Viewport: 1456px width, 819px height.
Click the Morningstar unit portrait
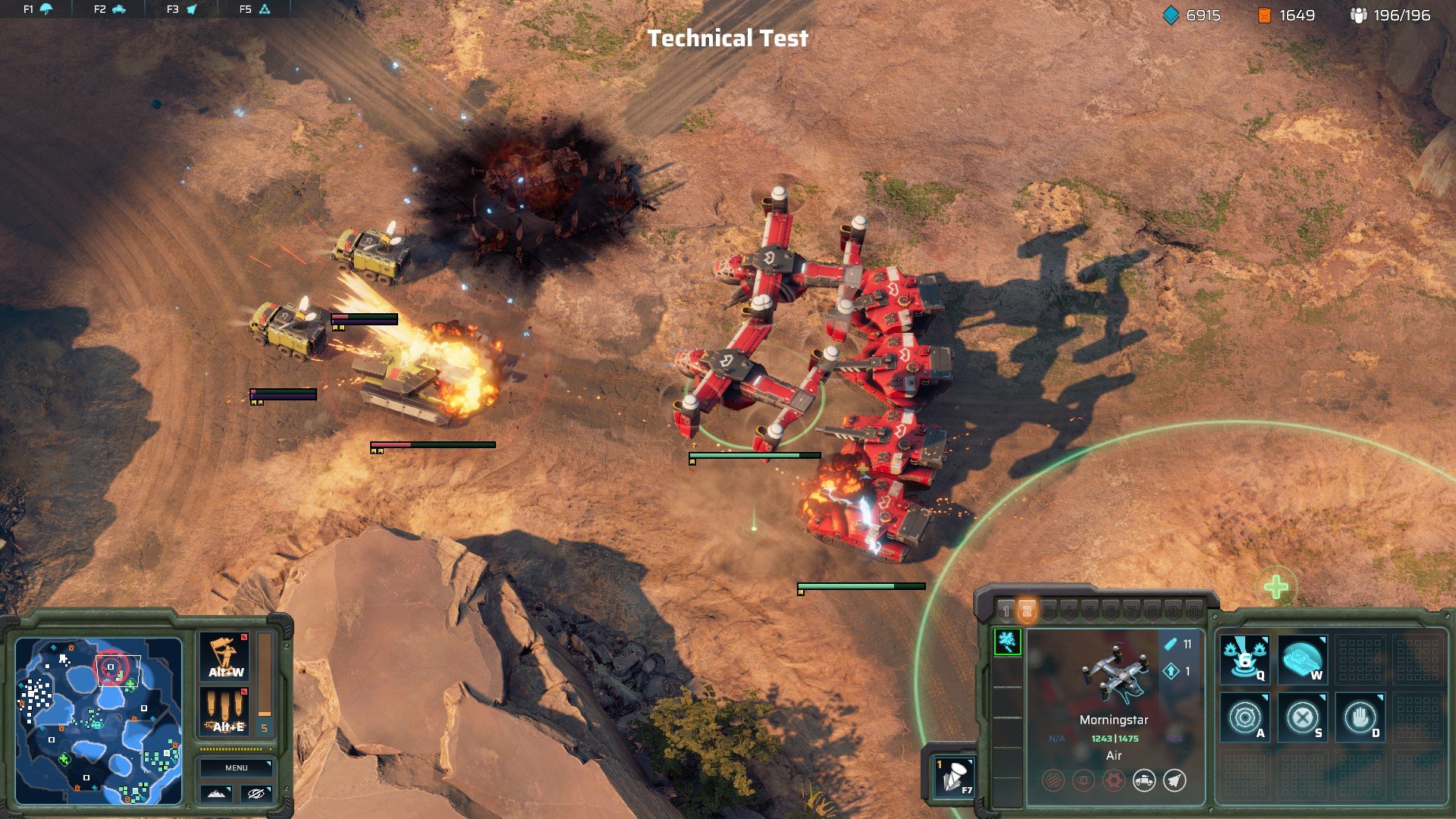pos(1113,673)
